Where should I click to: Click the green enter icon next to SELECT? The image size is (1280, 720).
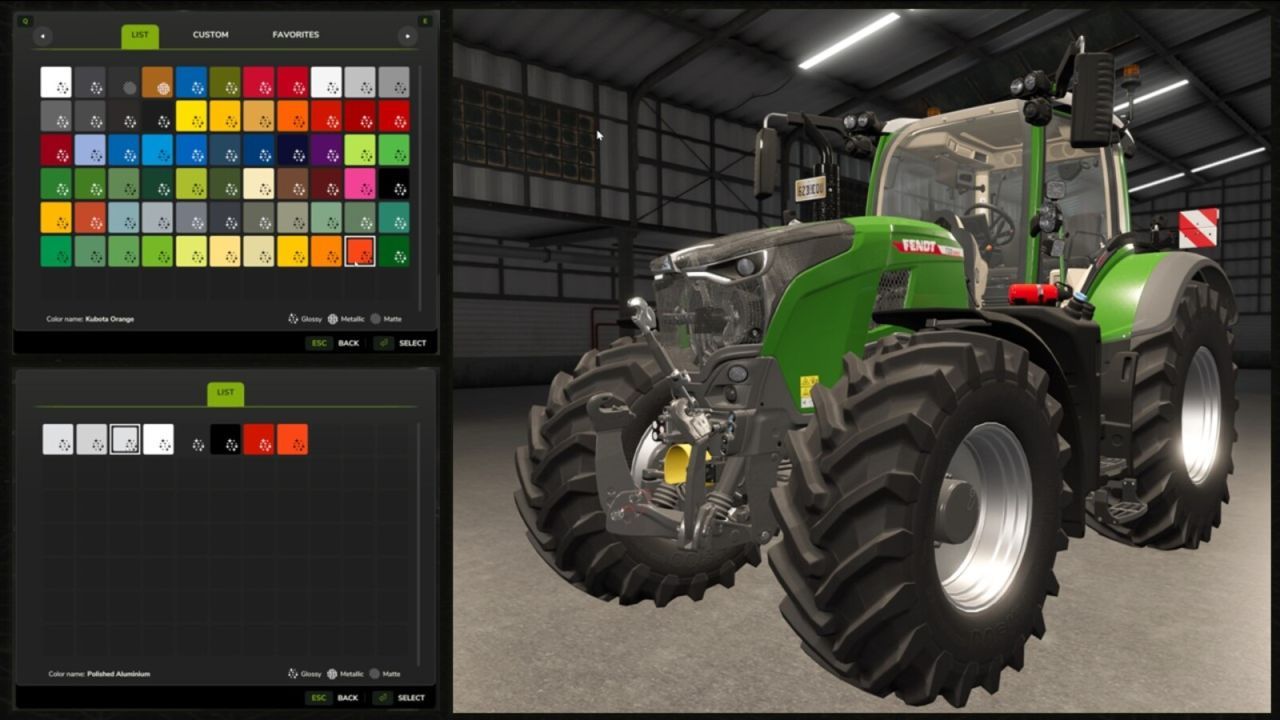pos(383,342)
